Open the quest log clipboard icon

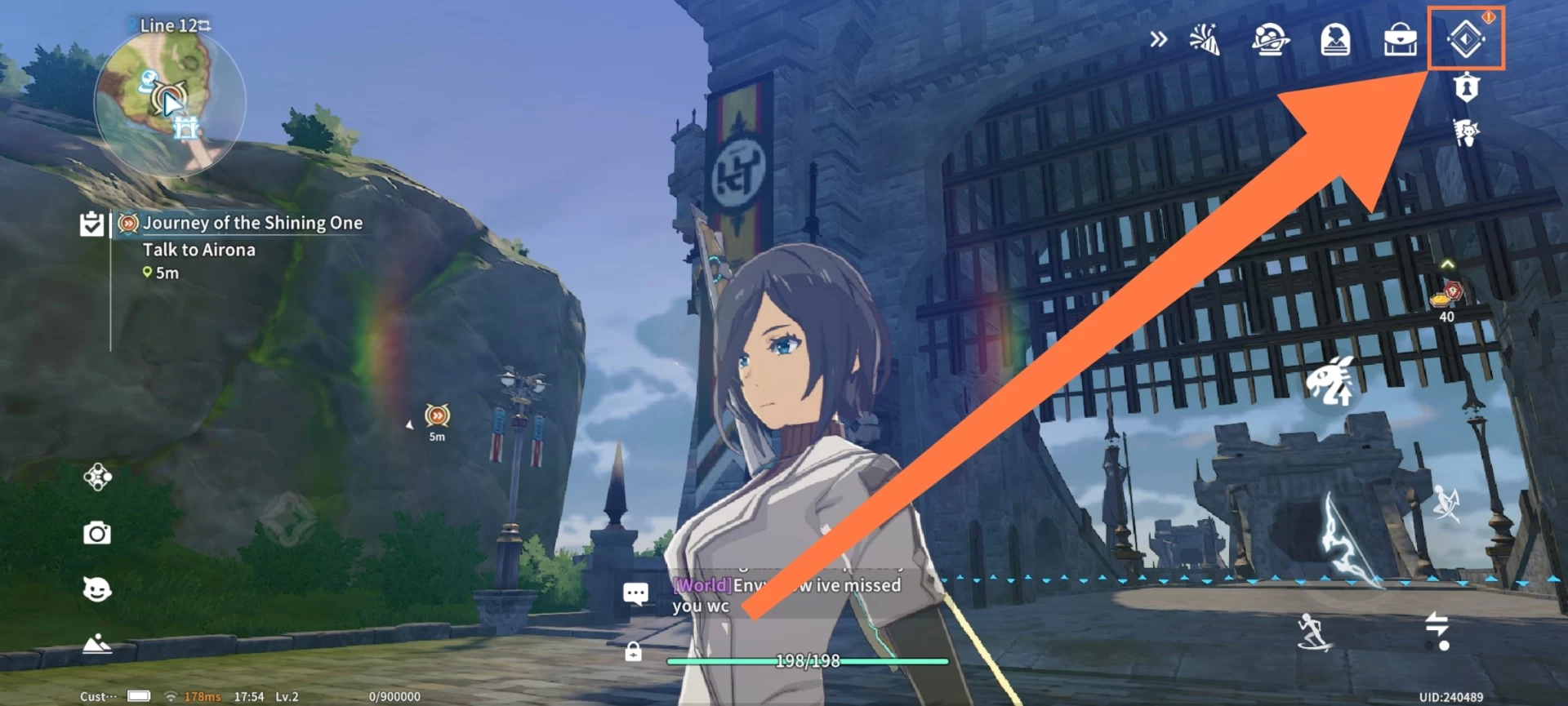pos(91,224)
